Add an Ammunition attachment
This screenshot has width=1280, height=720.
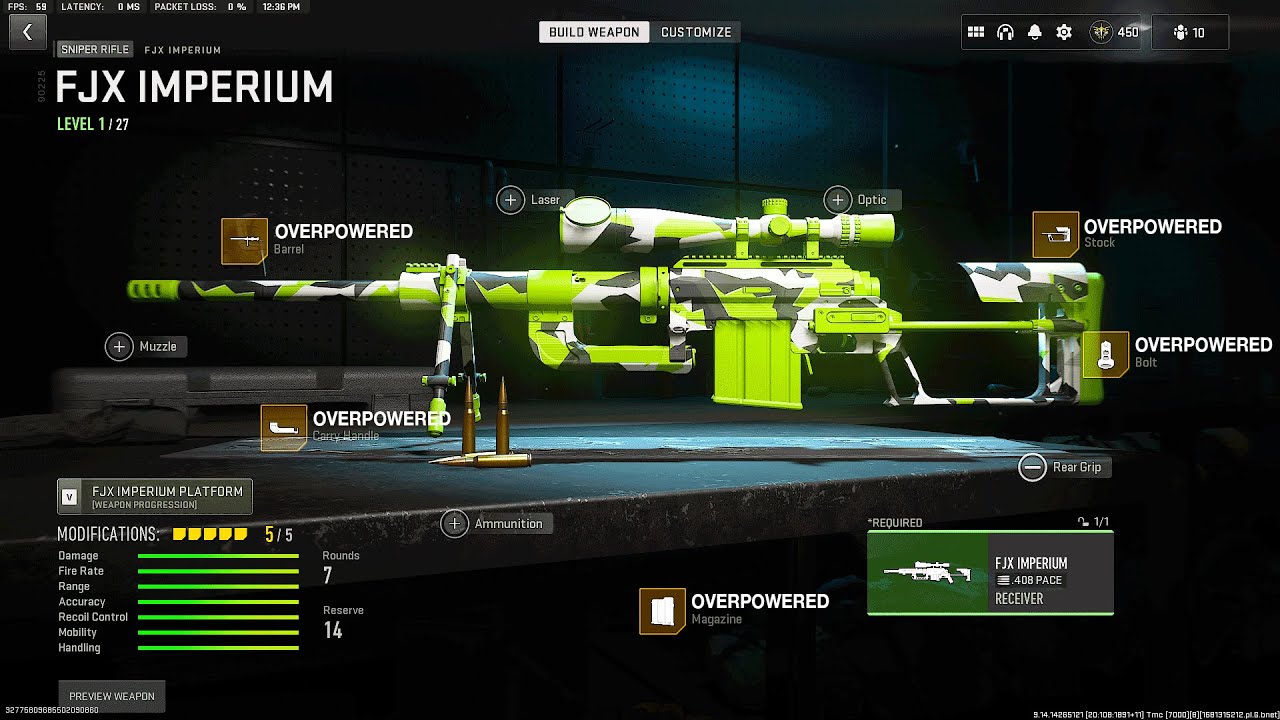point(455,524)
